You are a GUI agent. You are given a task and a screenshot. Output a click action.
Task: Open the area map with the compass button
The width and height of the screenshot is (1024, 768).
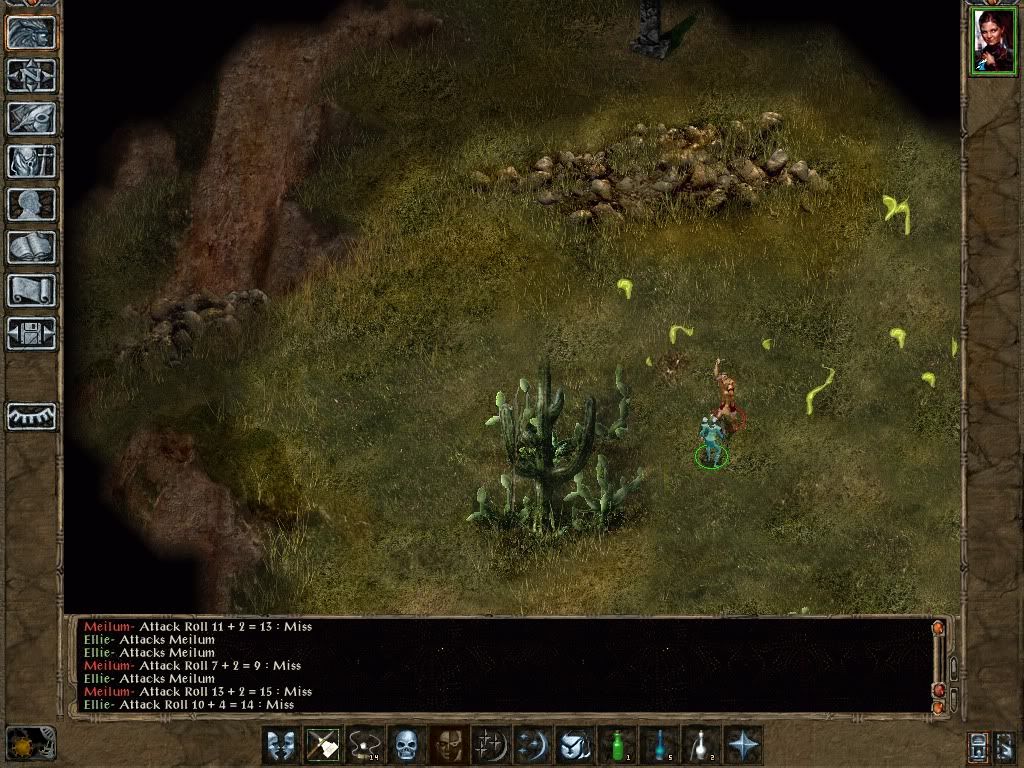(32, 75)
